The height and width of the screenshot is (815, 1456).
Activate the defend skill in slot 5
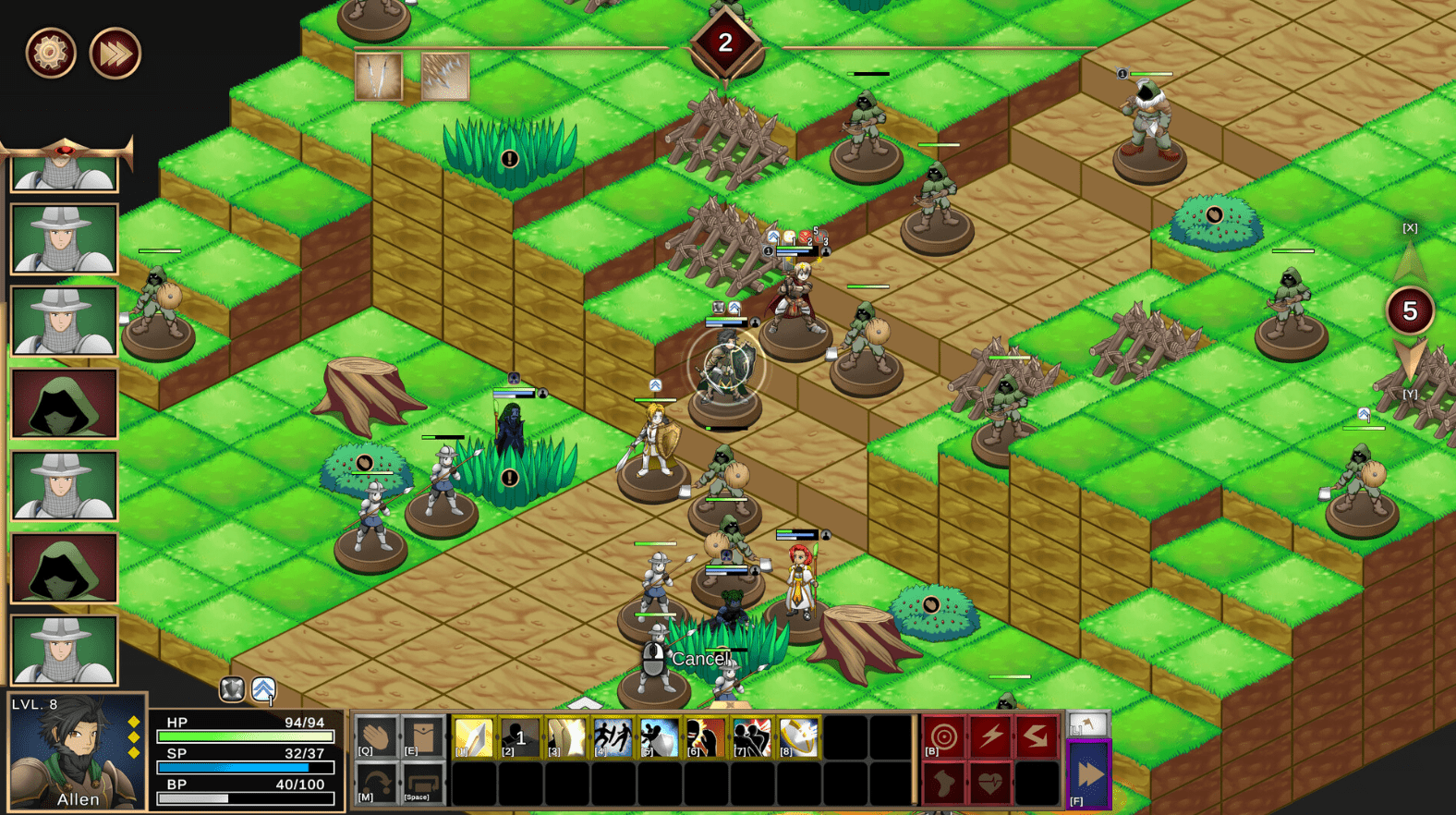click(659, 738)
